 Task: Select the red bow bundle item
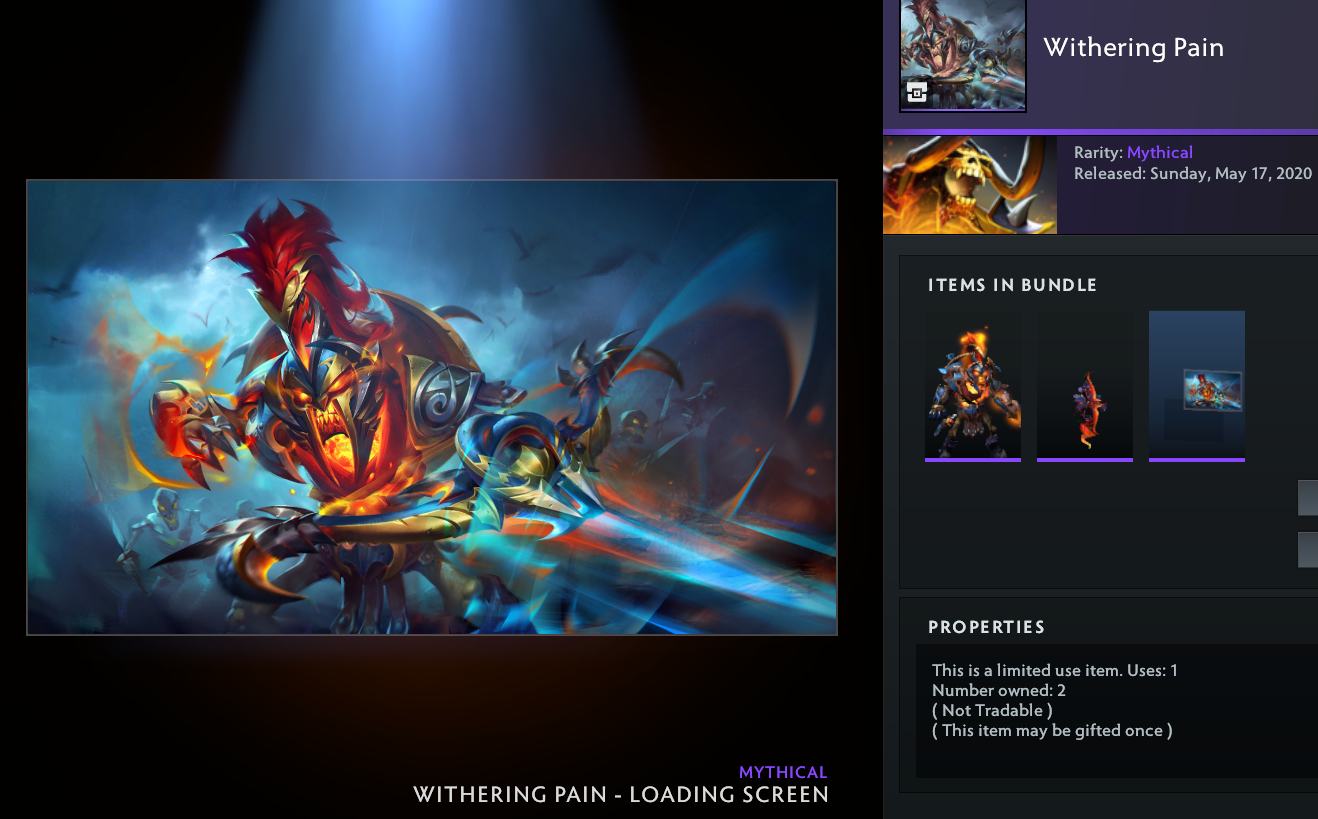click(x=1084, y=386)
